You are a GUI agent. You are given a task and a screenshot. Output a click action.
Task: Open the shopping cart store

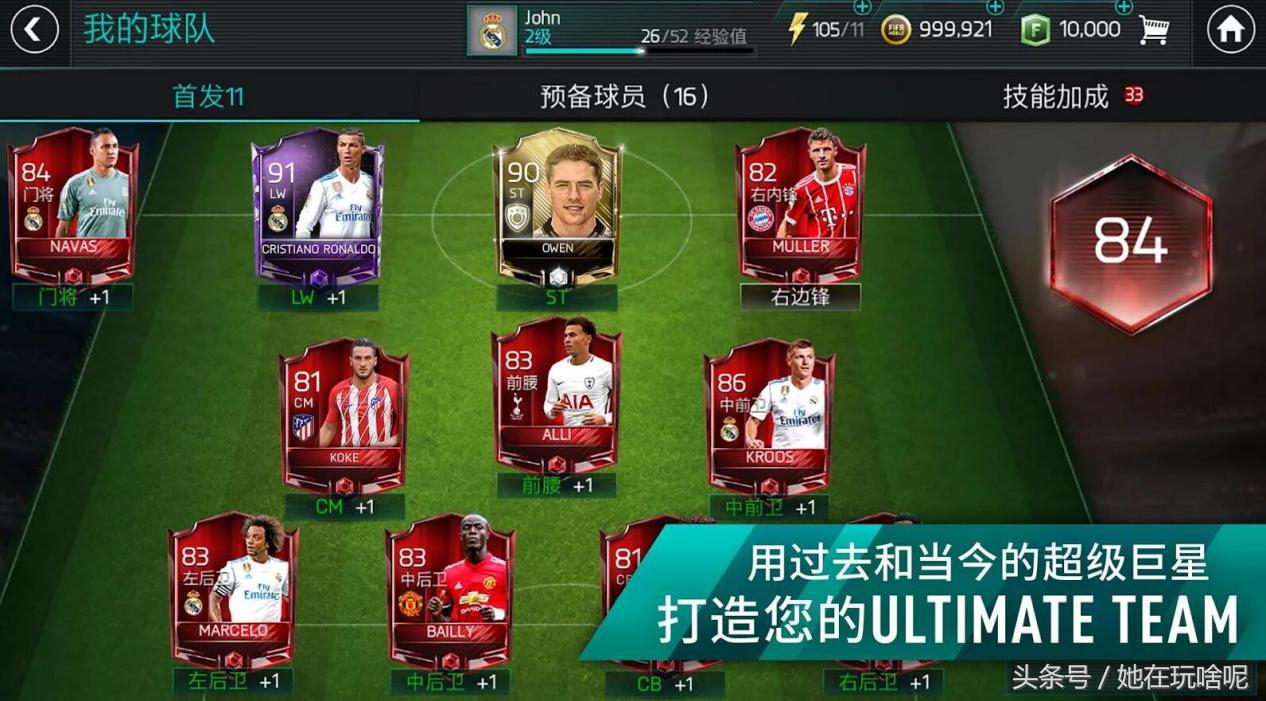click(1154, 30)
